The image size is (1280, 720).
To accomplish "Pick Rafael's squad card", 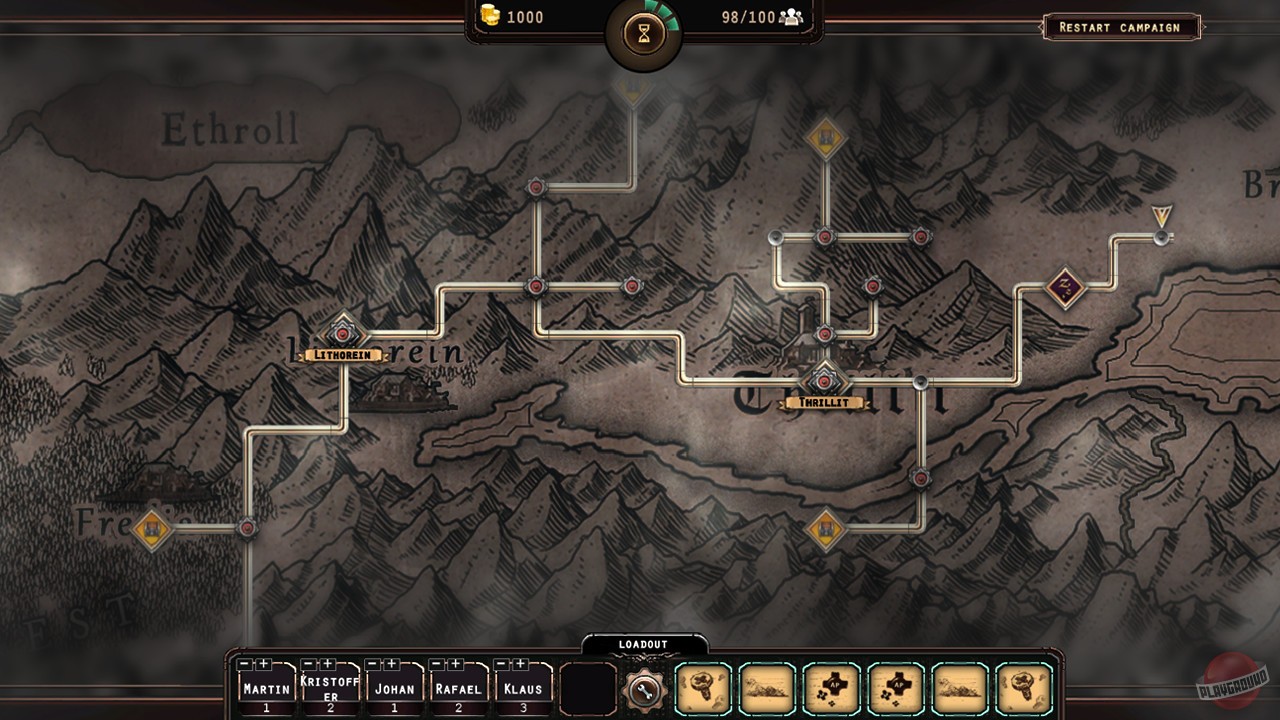I will pos(458,692).
